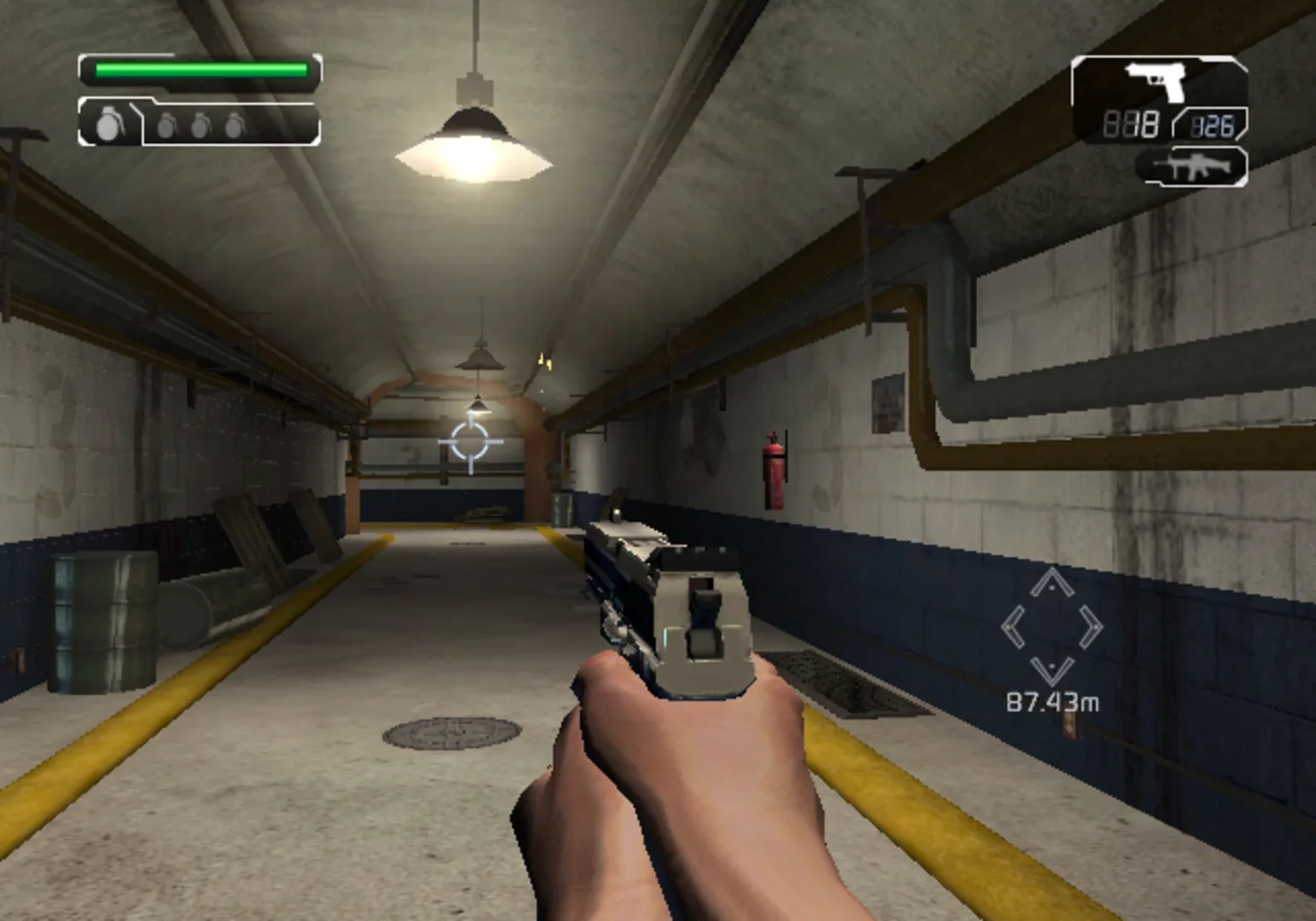This screenshot has height=921, width=1316.
Task: Click the second small grenade count icon
Action: [201, 125]
